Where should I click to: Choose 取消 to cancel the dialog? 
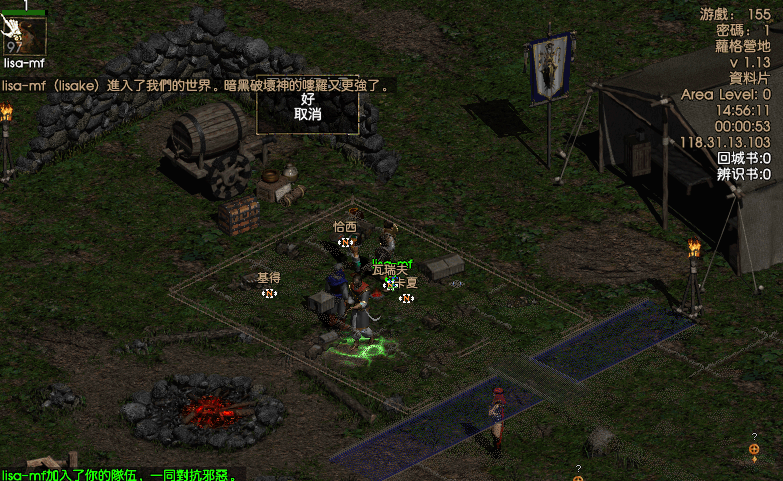[x=307, y=115]
